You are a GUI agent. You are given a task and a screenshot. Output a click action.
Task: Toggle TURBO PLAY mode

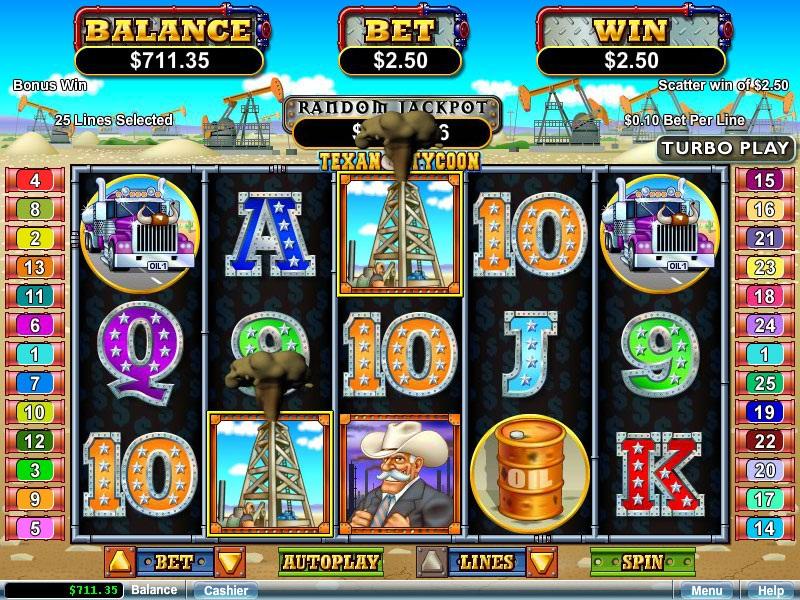coord(726,148)
